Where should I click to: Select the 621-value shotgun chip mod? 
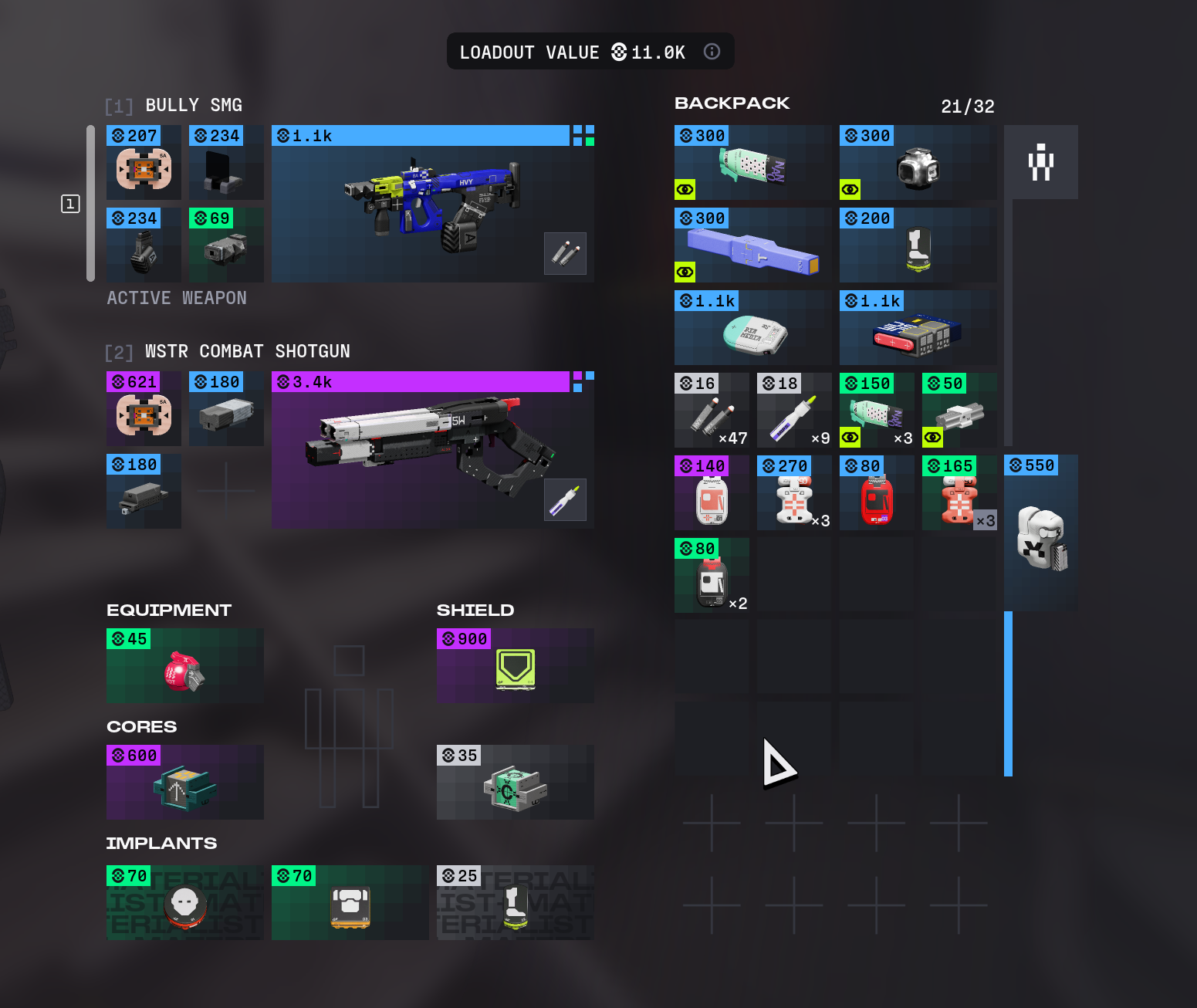(144, 409)
